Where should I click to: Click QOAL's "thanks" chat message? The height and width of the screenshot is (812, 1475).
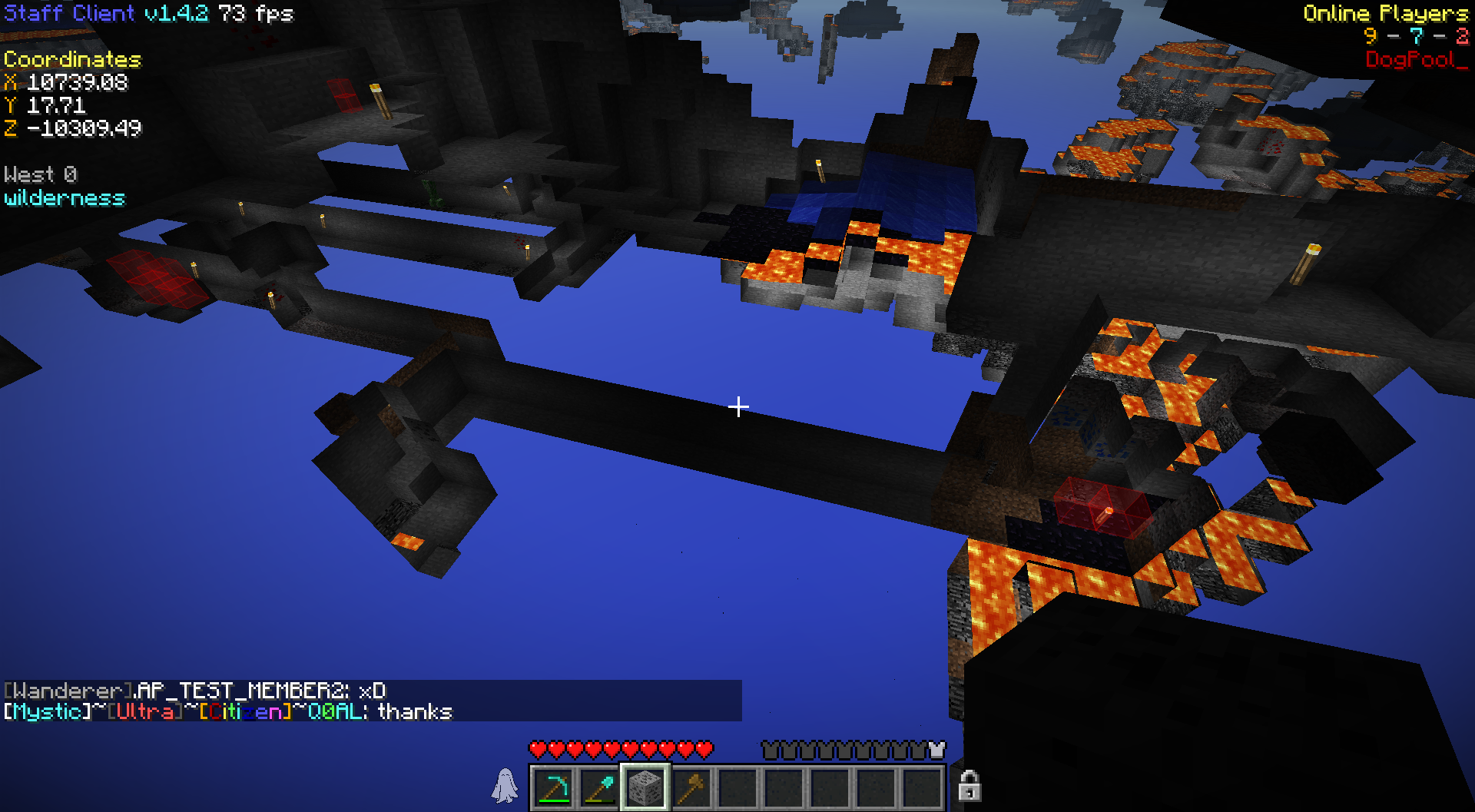pyautogui.click(x=228, y=712)
